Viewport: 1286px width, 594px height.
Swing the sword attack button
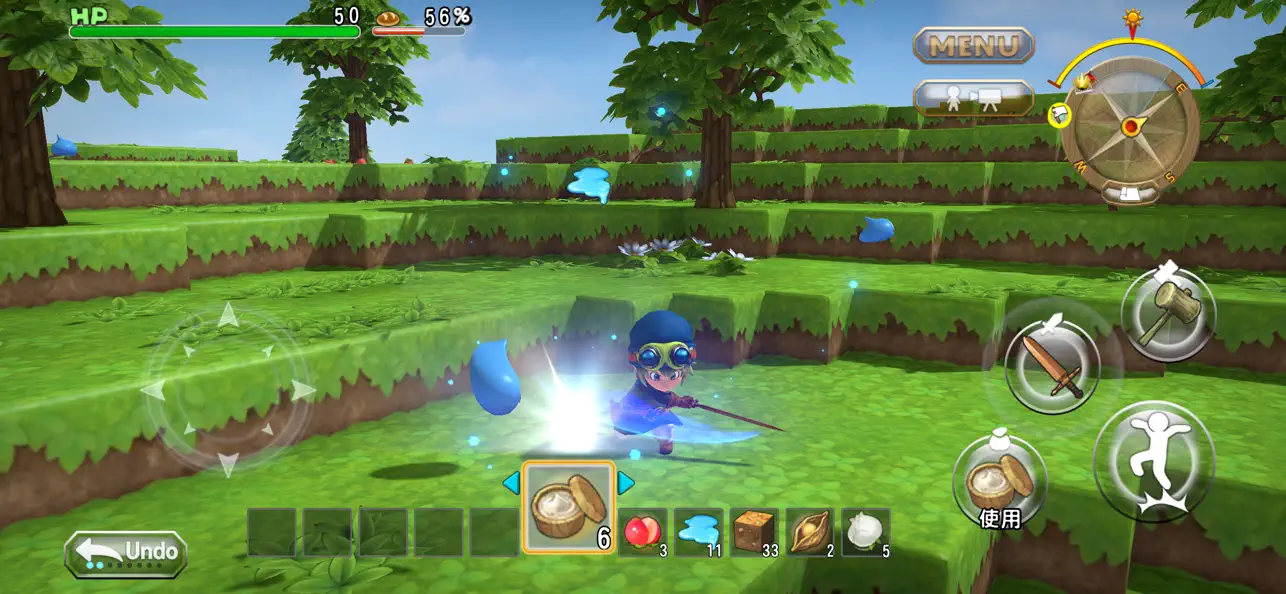tap(1051, 365)
